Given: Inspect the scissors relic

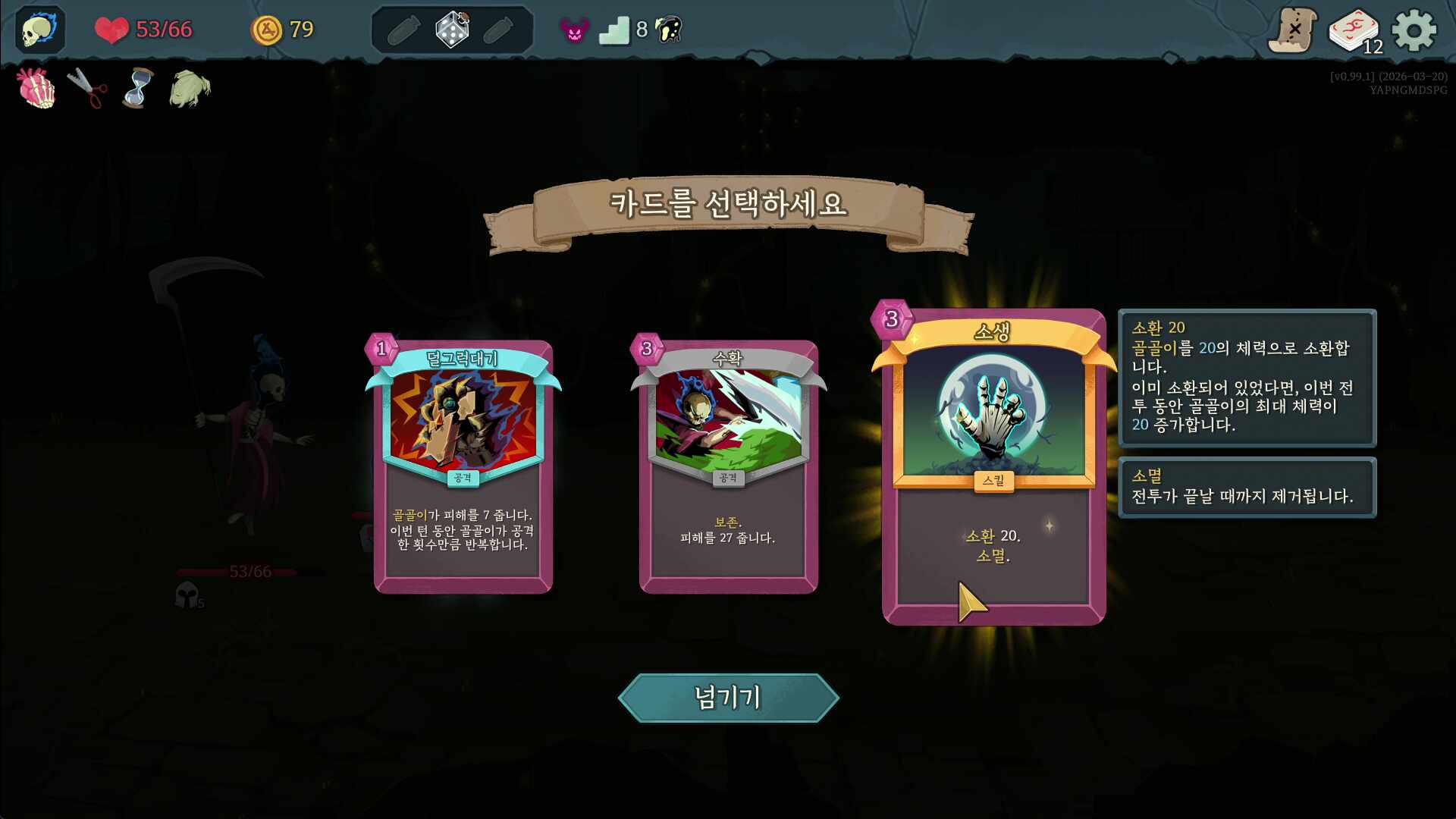Looking at the screenshot, I should (87, 89).
